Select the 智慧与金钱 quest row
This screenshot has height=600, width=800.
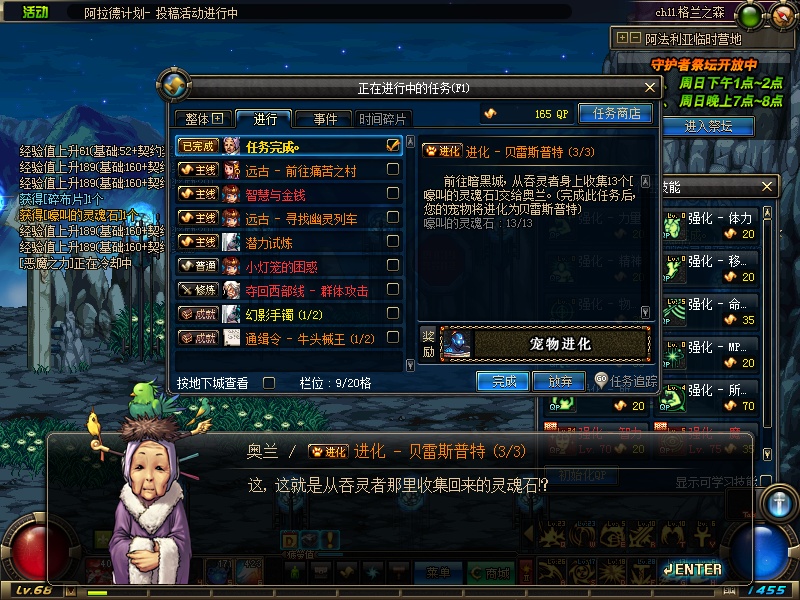coord(290,194)
